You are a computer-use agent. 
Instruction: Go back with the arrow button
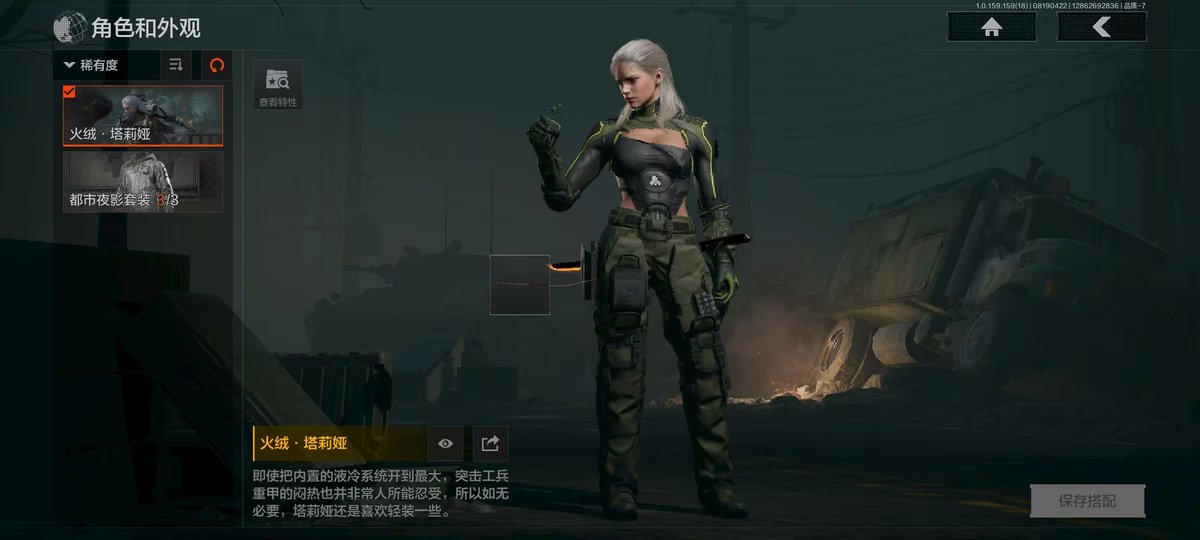(x=1101, y=28)
